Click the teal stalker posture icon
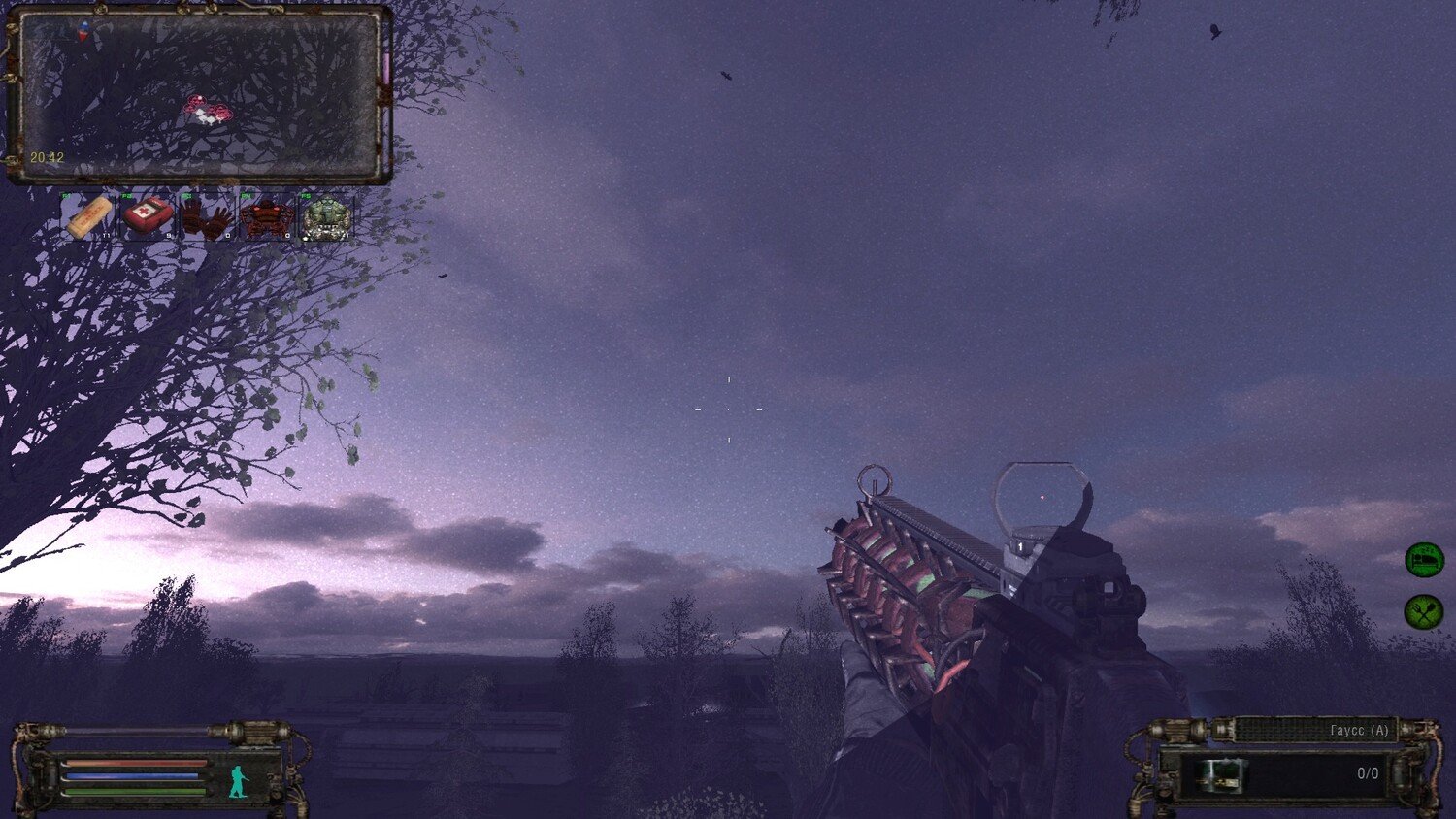Image resolution: width=1456 pixels, height=819 pixels. [239, 782]
